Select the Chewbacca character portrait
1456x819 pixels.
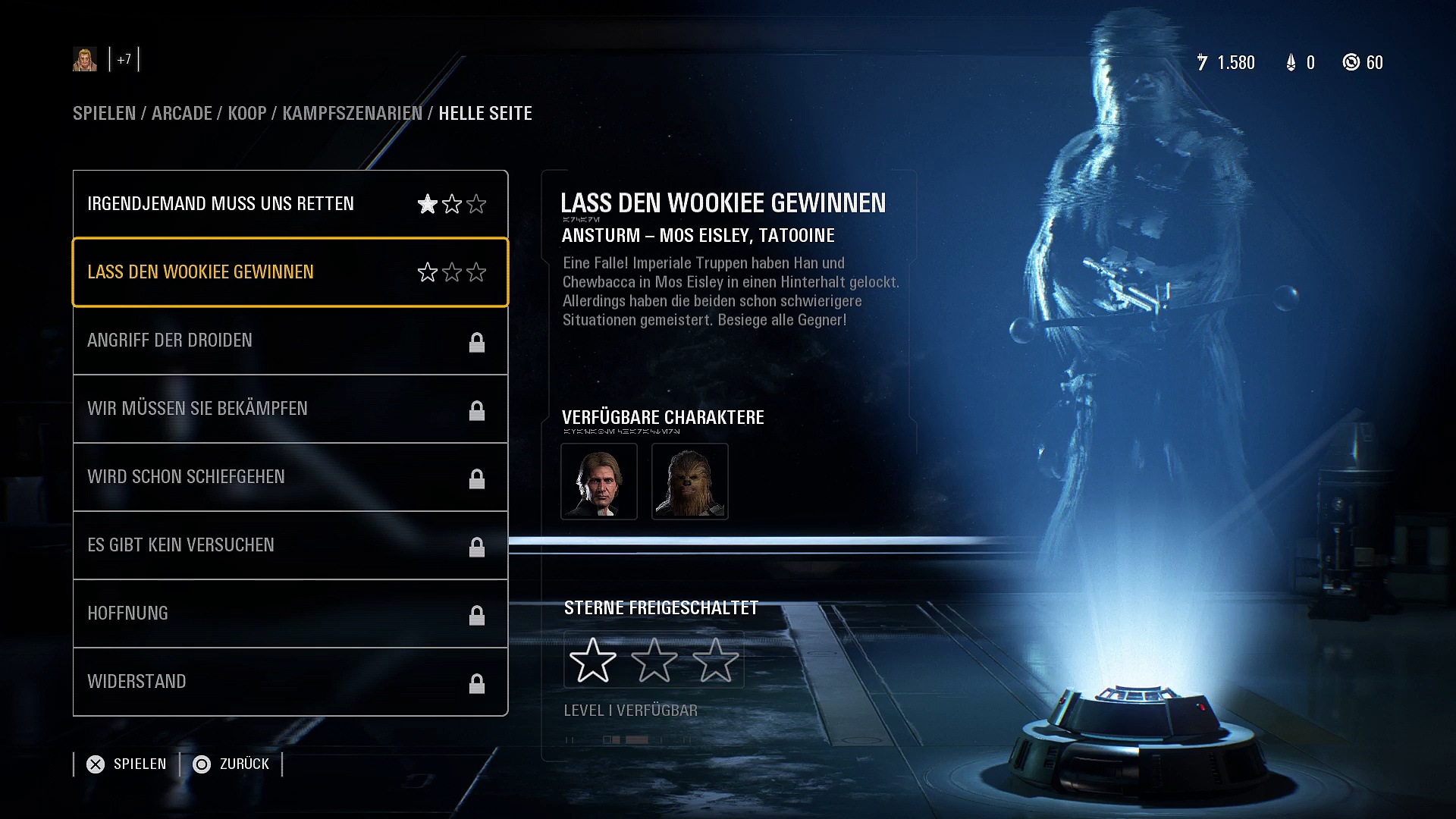pyautogui.click(x=690, y=482)
